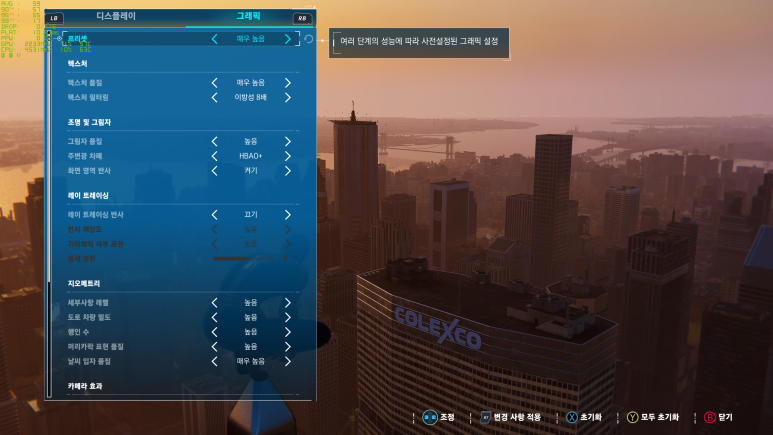773x435 pixels.
Task: Change 주변광 차폐 using its left arrow
Action: (x=214, y=156)
